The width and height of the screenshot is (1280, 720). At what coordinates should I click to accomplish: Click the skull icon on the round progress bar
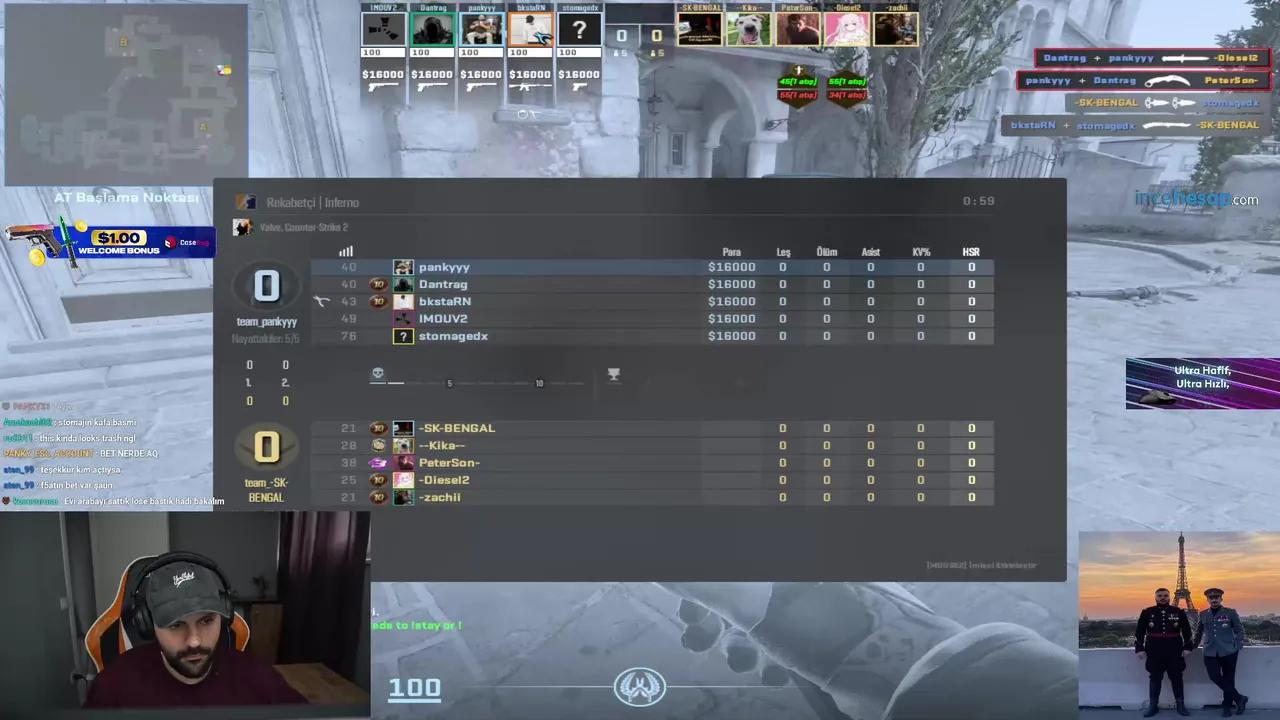378,372
